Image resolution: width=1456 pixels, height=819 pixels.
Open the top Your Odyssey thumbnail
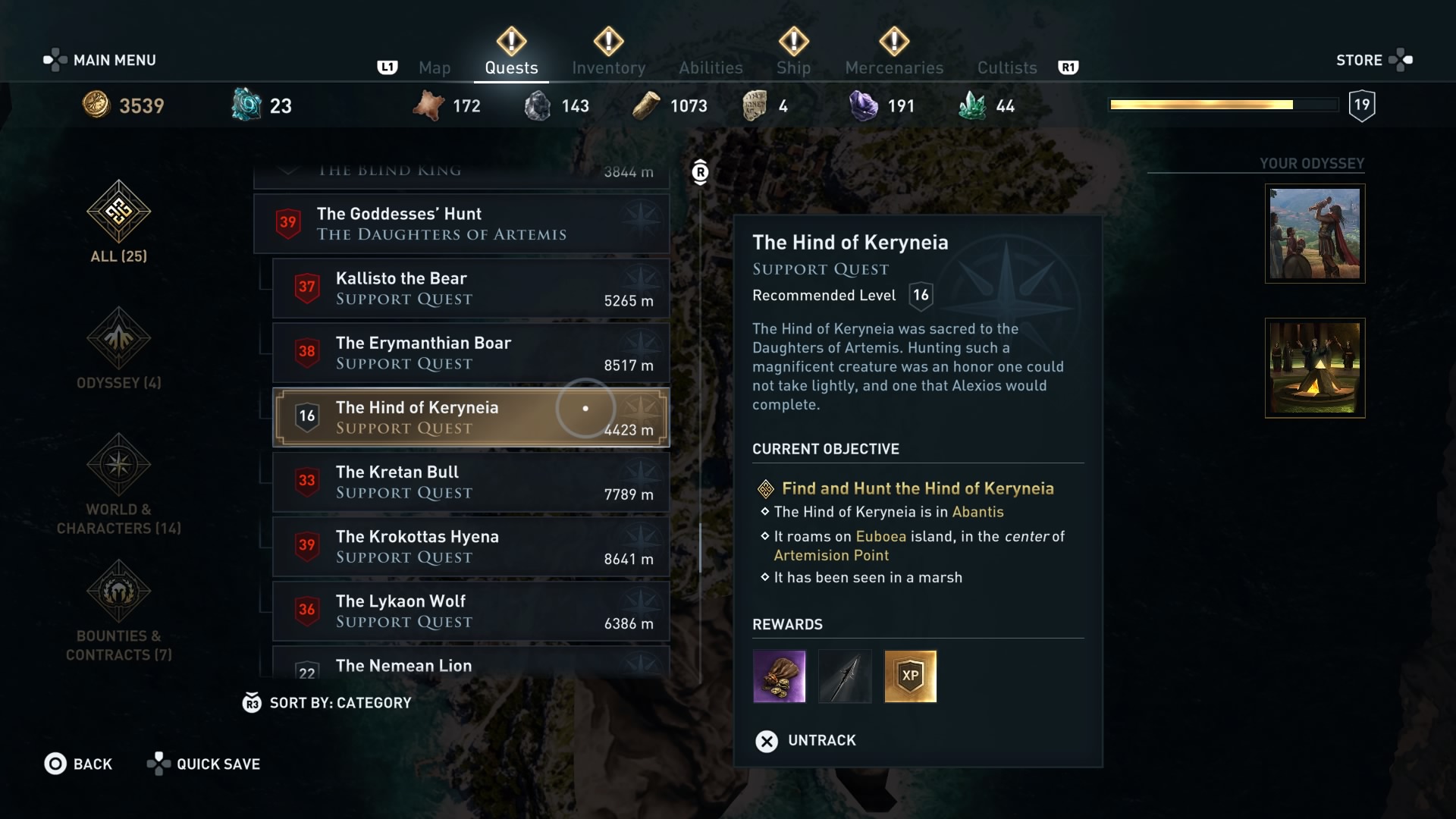coord(1314,234)
